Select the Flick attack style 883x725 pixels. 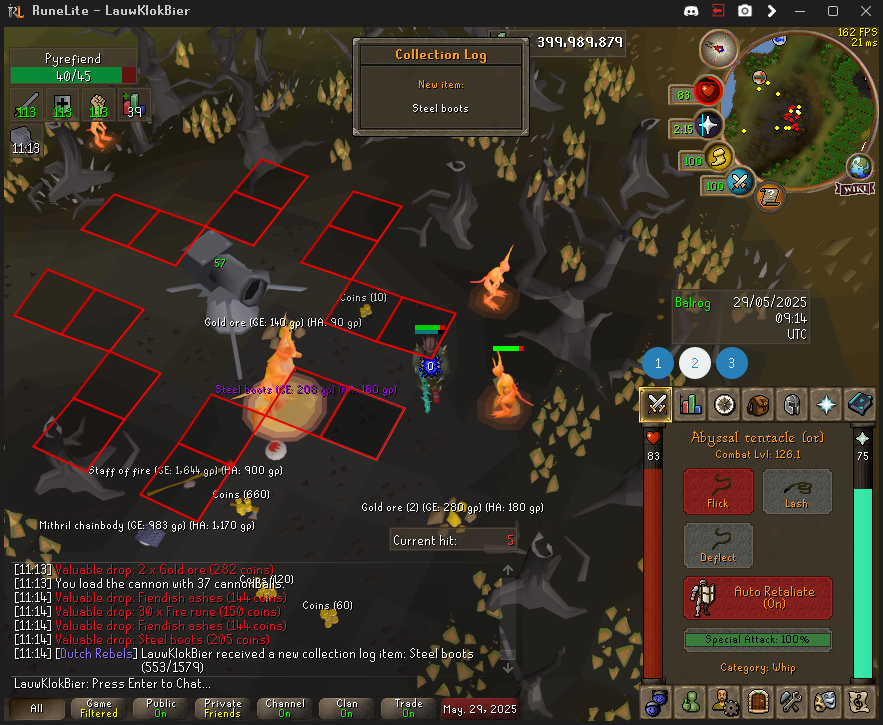coord(717,492)
